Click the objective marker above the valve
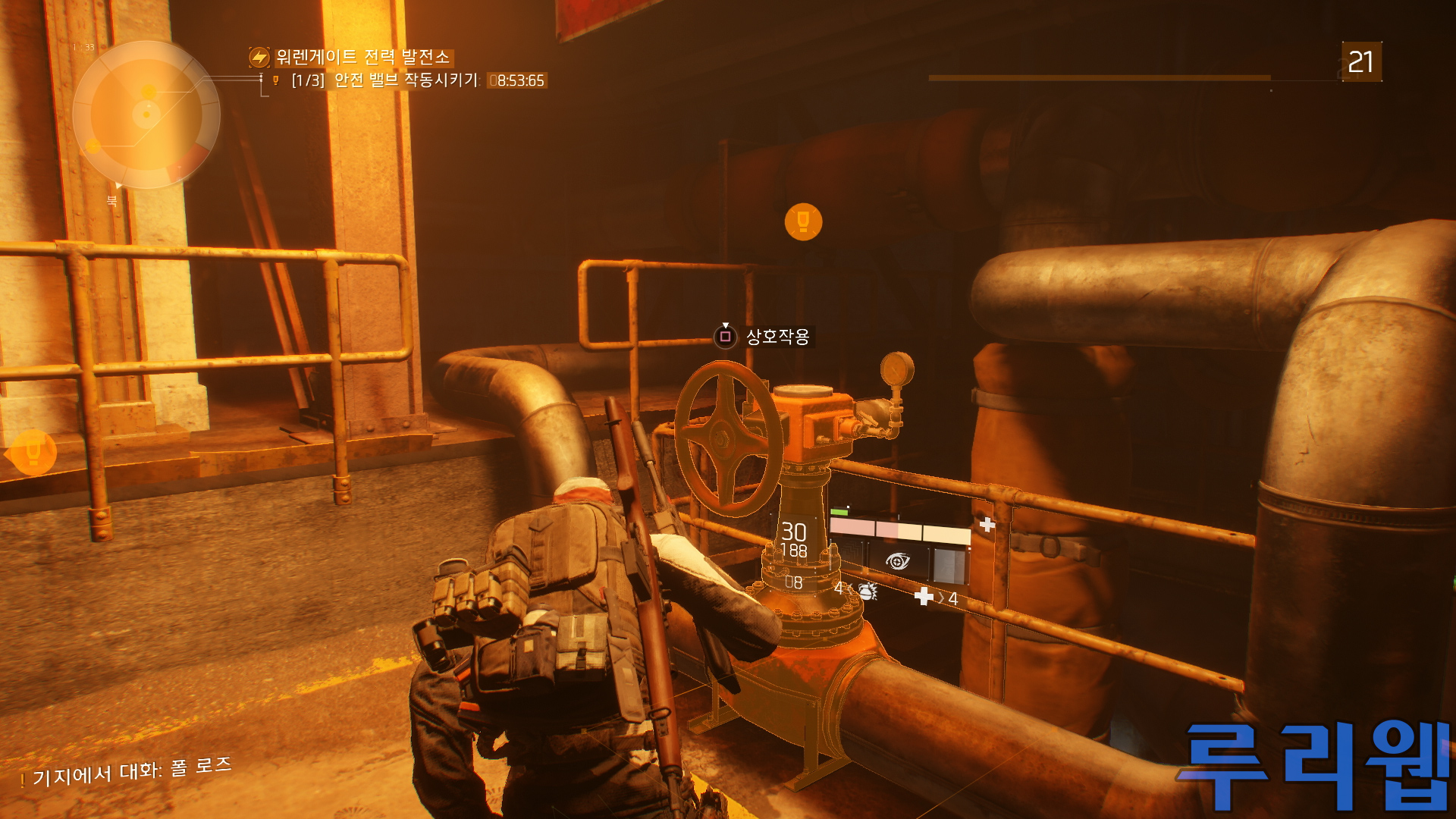This screenshot has width=1456, height=819. point(803,222)
